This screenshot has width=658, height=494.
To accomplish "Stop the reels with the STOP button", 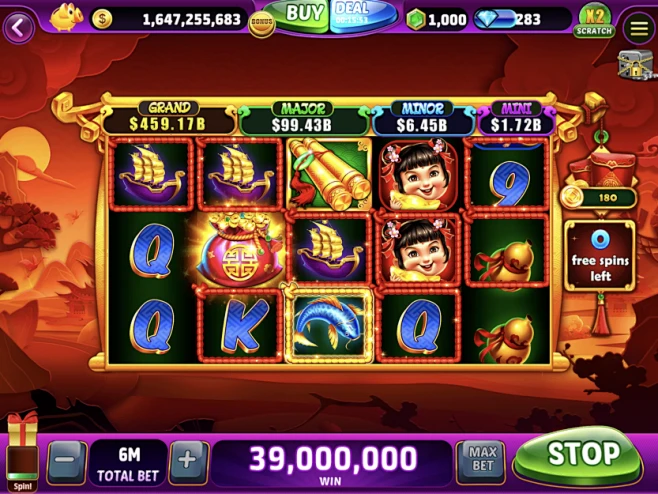I will [582, 455].
